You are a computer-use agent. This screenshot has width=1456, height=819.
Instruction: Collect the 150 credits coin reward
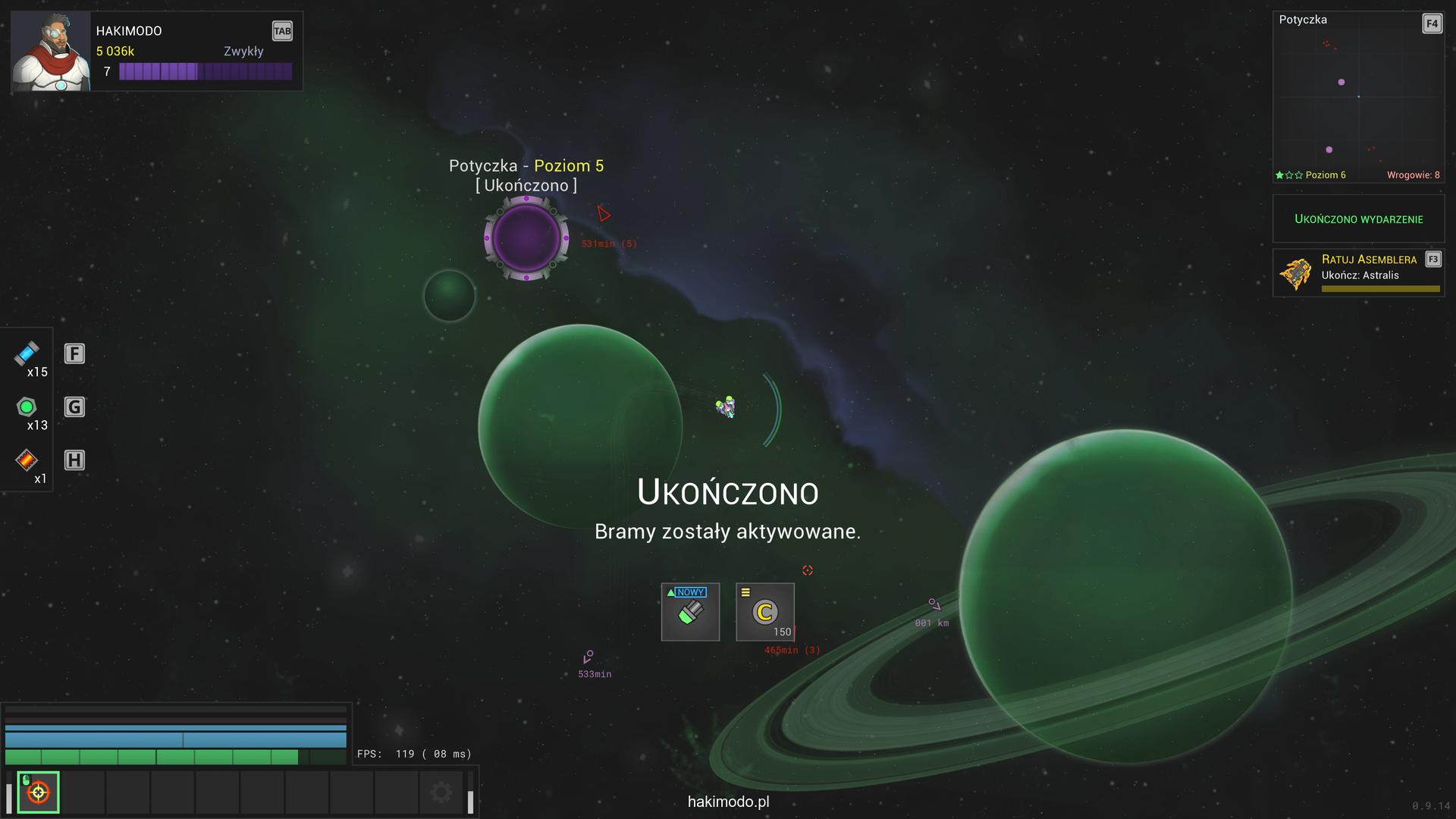[x=764, y=612]
